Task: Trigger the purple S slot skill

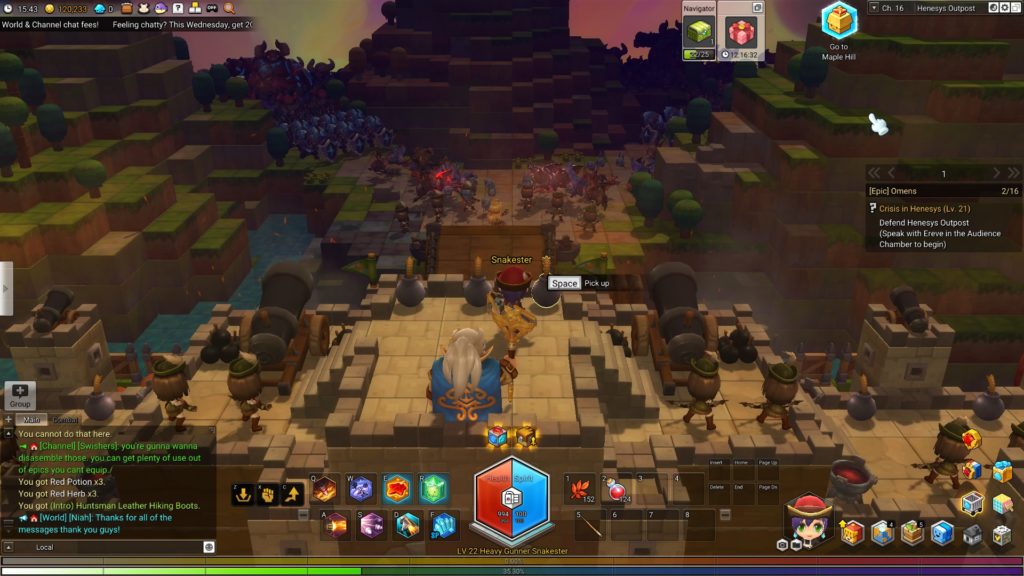Action: click(x=371, y=525)
